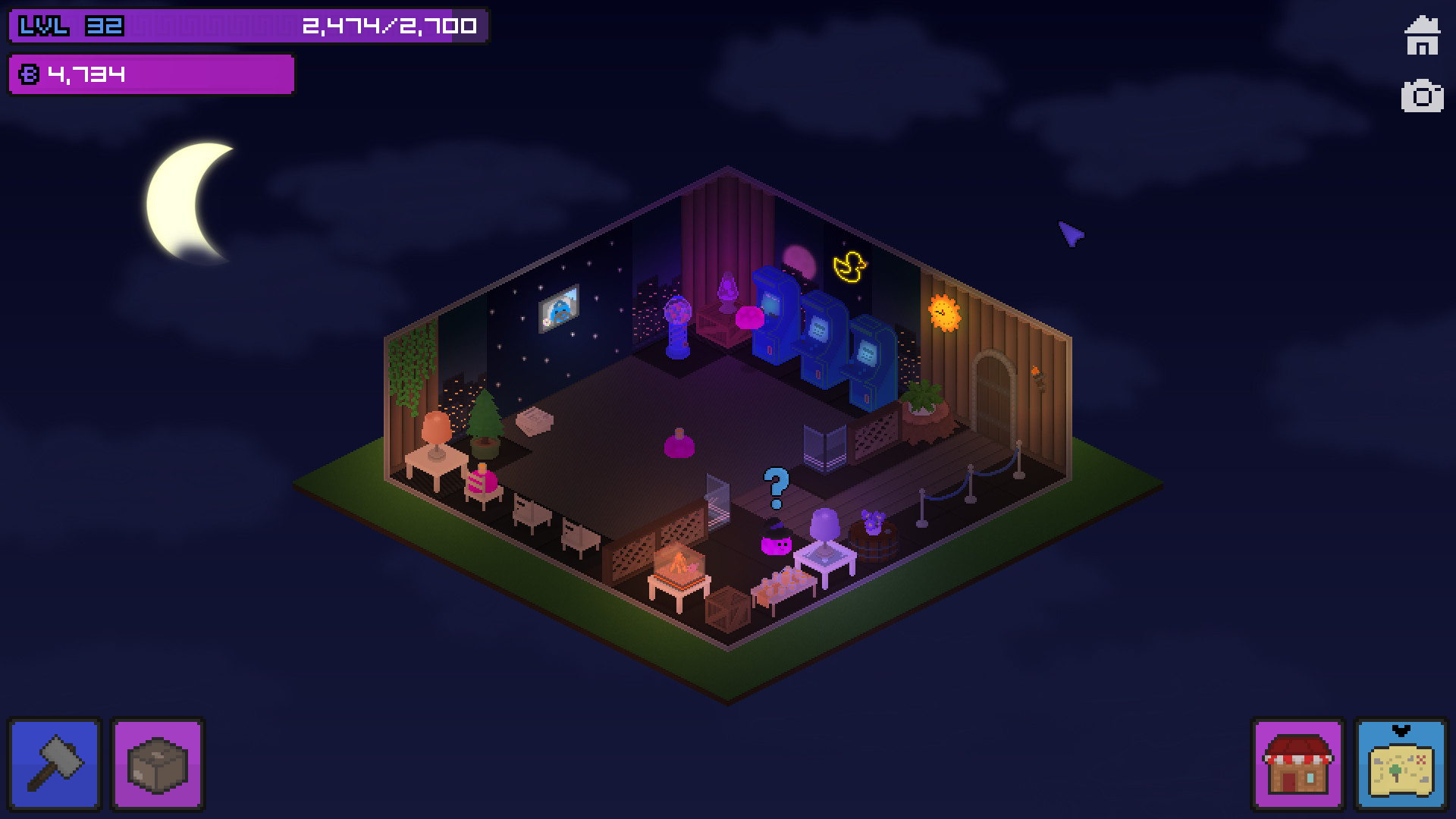The image size is (1456, 819).
Task: Open the storage crate inventory
Action: (157, 764)
